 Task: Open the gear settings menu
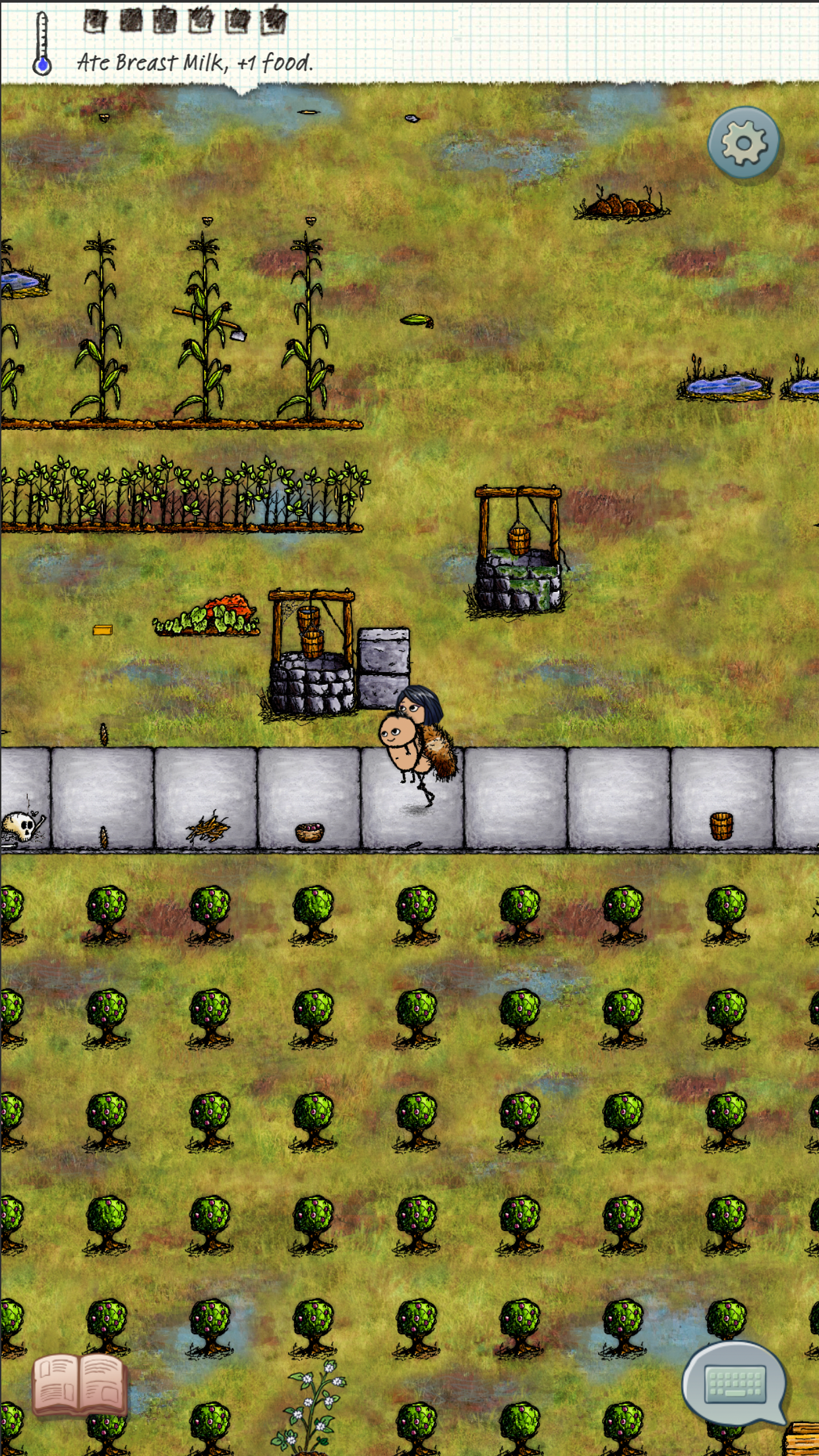(x=743, y=142)
